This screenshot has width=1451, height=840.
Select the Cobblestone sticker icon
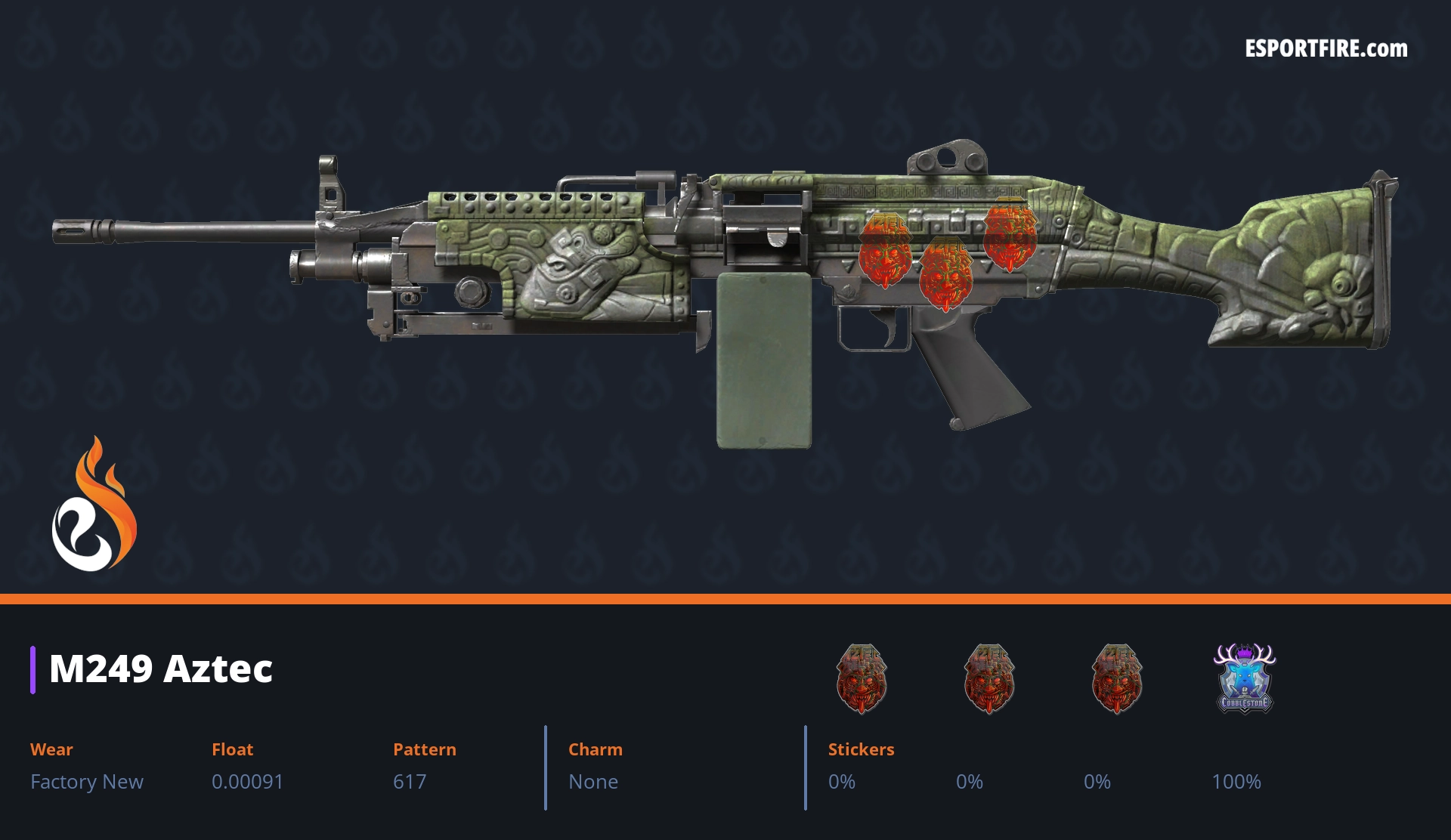[x=1244, y=678]
